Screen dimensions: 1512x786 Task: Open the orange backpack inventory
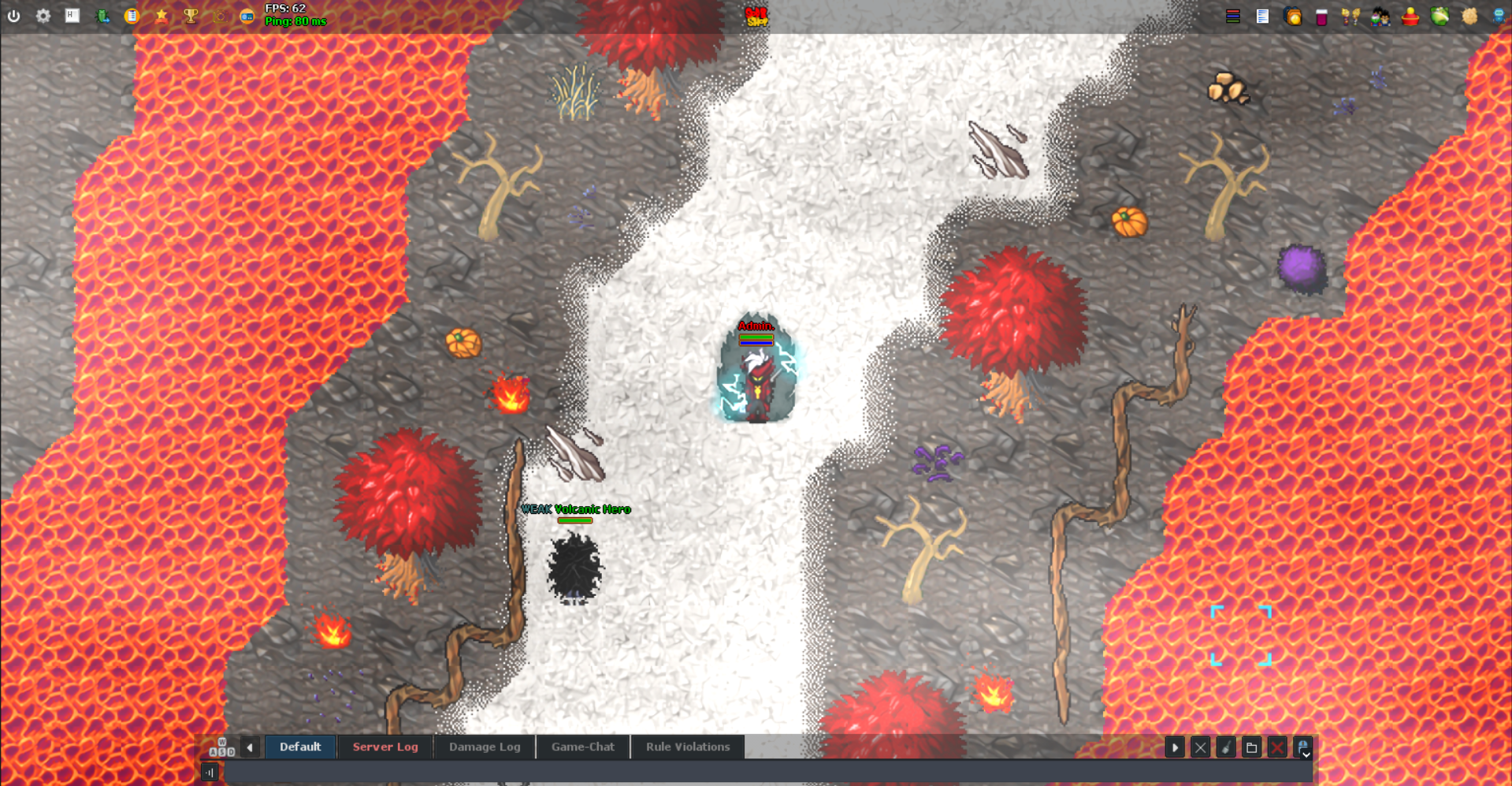pos(1293,17)
